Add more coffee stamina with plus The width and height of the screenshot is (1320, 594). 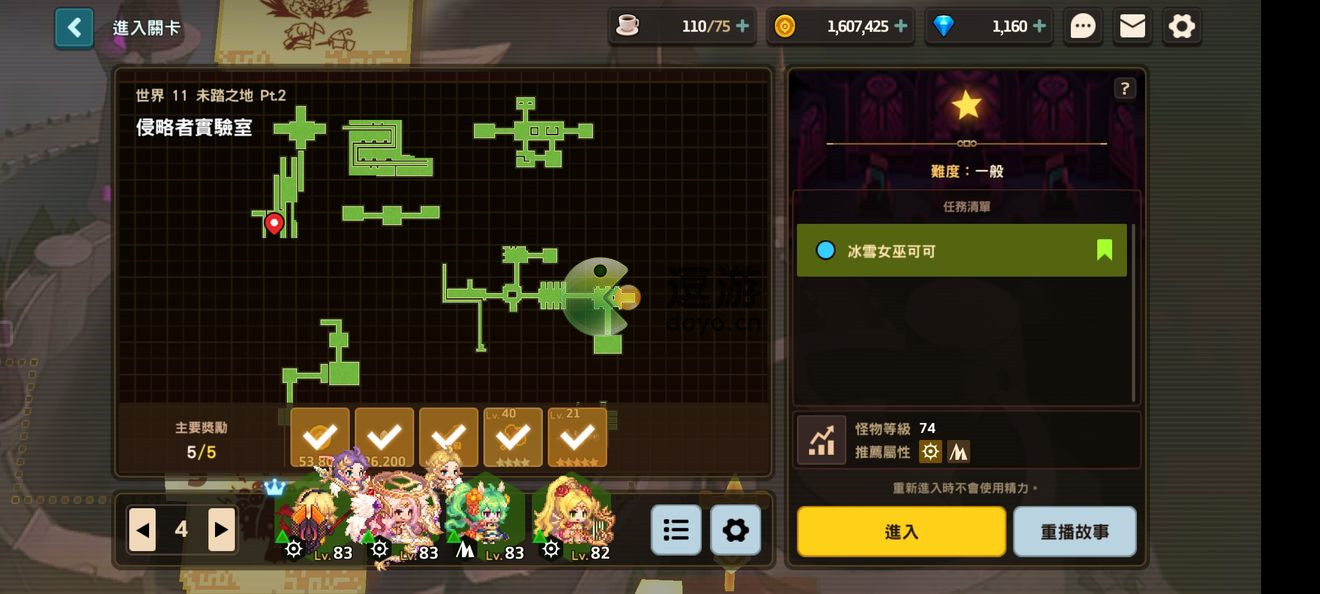(x=742, y=26)
